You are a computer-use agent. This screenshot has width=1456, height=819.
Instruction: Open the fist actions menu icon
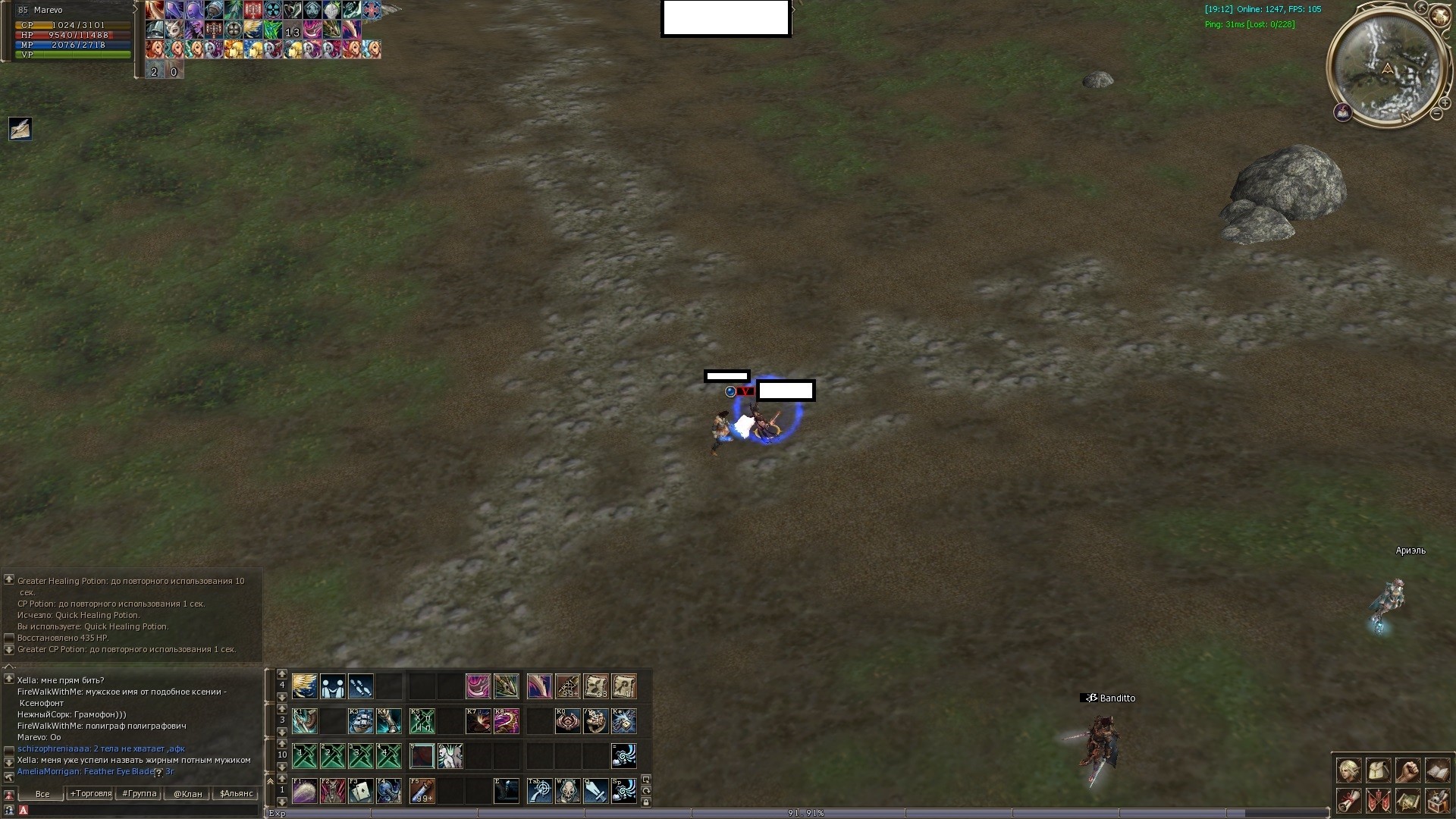(x=1407, y=771)
